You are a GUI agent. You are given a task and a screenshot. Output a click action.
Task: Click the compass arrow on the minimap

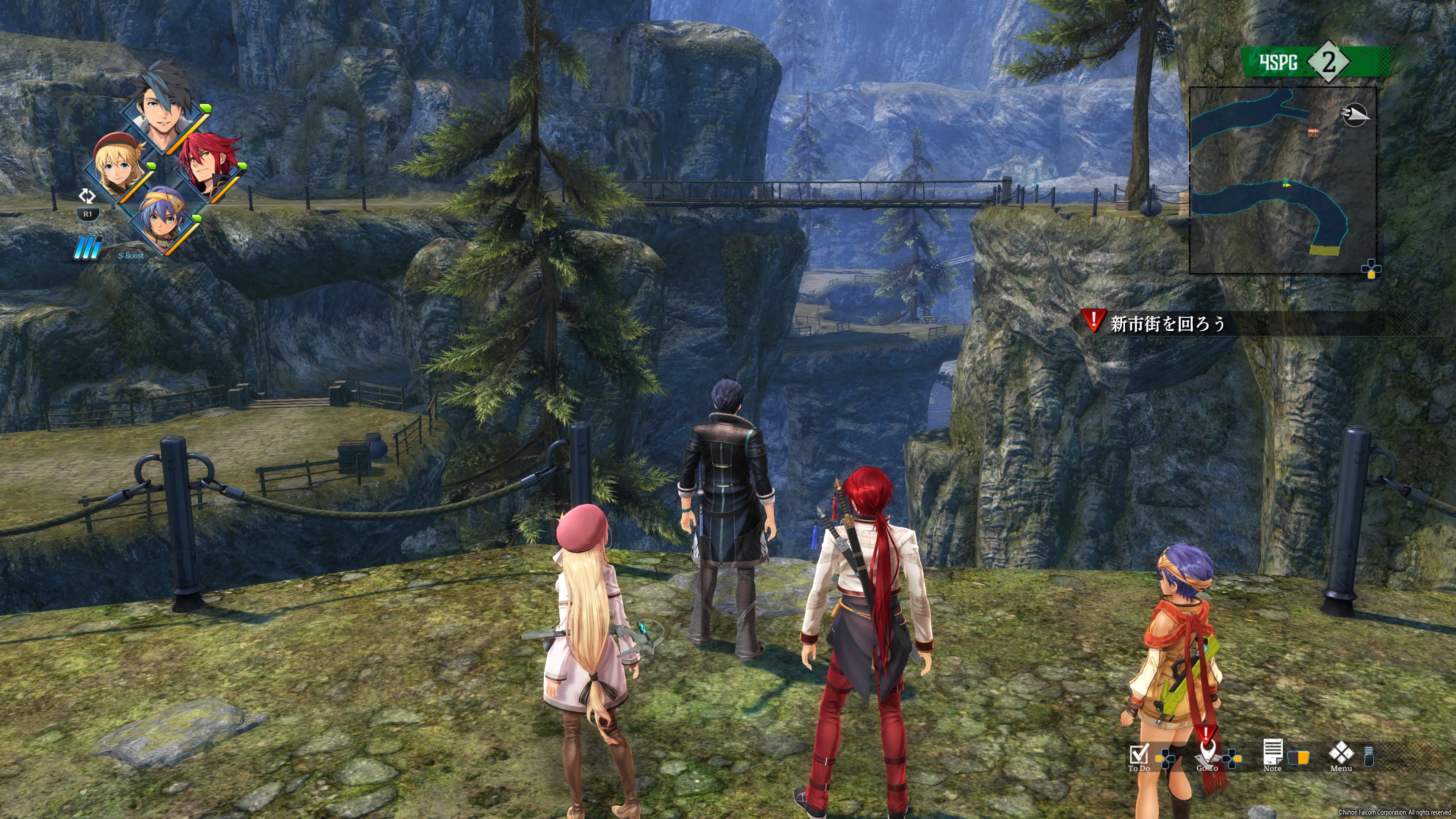tap(1354, 115)
